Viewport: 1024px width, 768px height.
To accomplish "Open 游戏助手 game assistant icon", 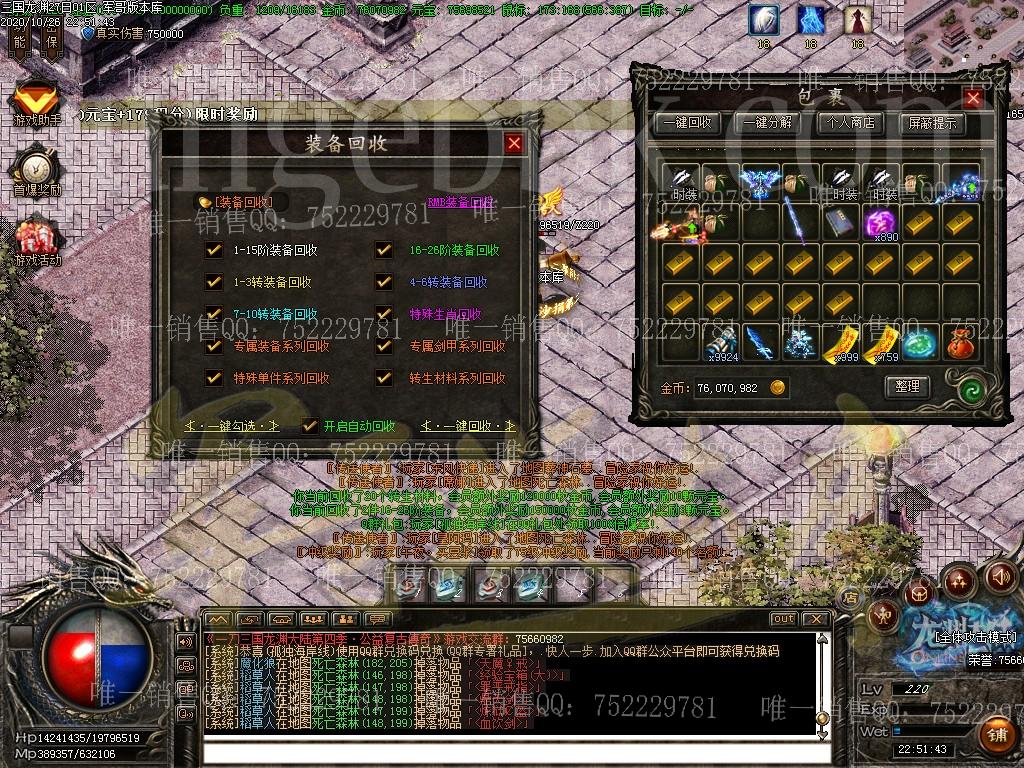I will [x=37, y=103].
